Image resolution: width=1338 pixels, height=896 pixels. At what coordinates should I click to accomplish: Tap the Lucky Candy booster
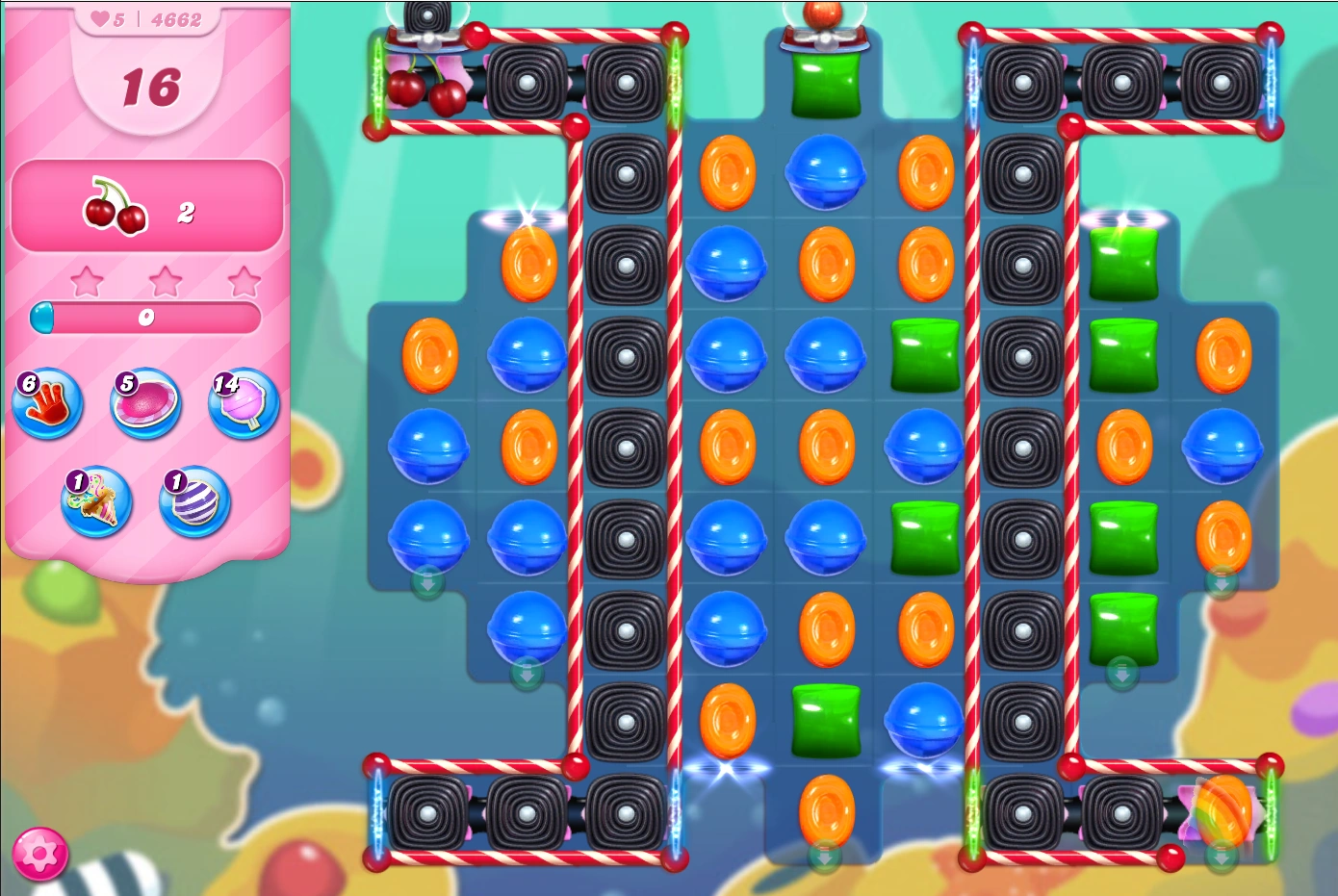click(96, 503)
